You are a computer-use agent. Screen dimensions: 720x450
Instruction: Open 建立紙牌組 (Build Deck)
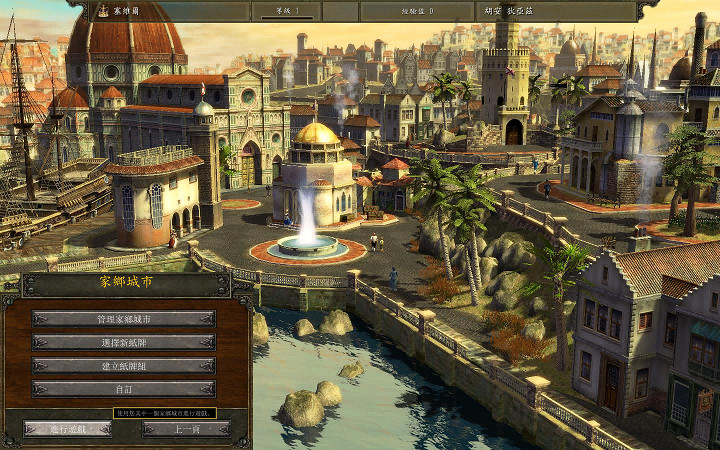[x=124, y=366]
